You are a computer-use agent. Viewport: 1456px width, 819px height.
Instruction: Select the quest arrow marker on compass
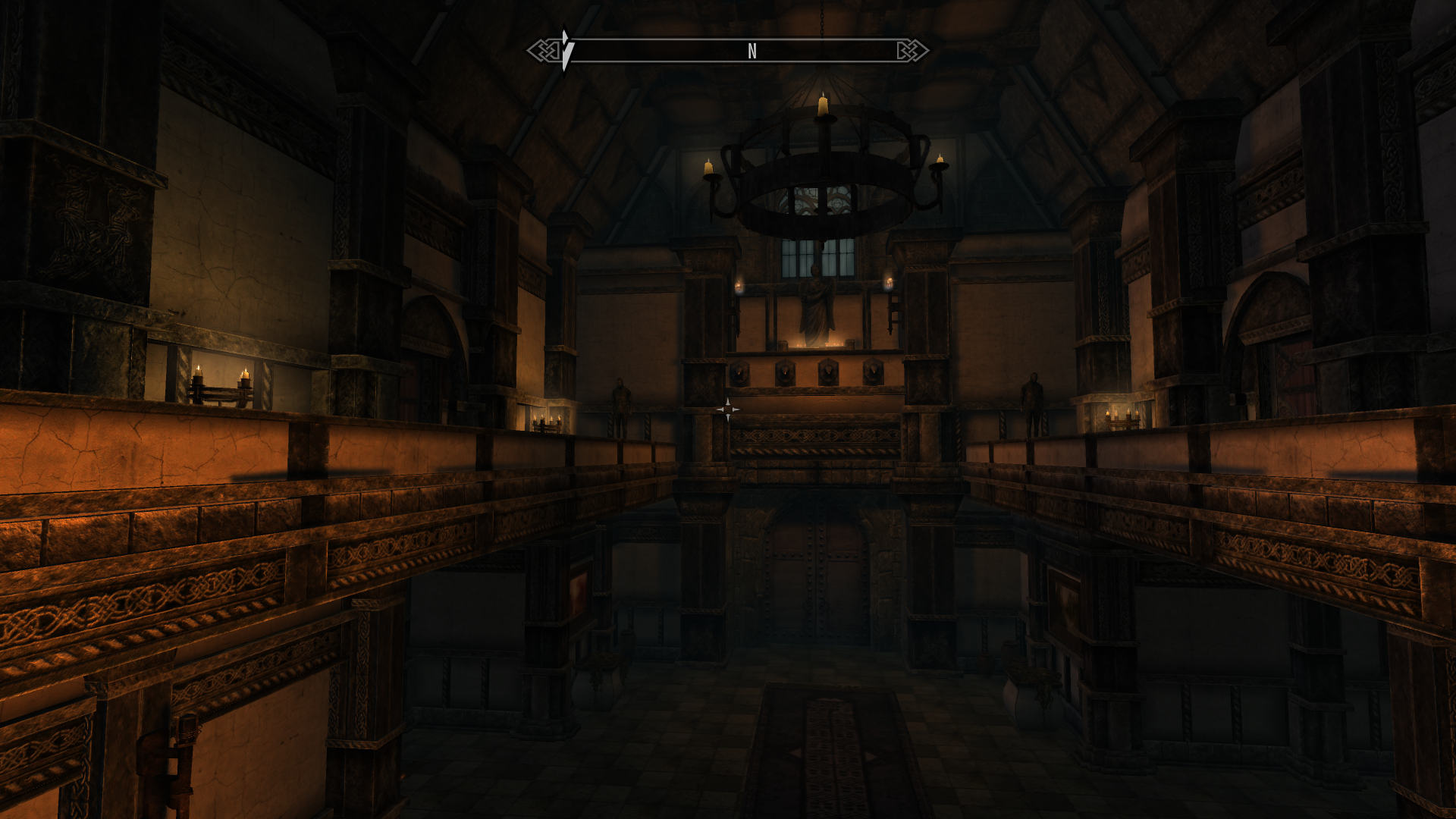[x=566, y=50]
